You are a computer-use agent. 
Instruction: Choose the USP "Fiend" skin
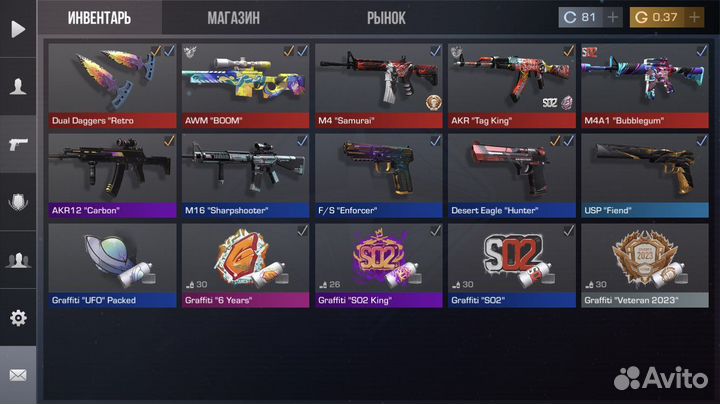click(x=644, y=175)
